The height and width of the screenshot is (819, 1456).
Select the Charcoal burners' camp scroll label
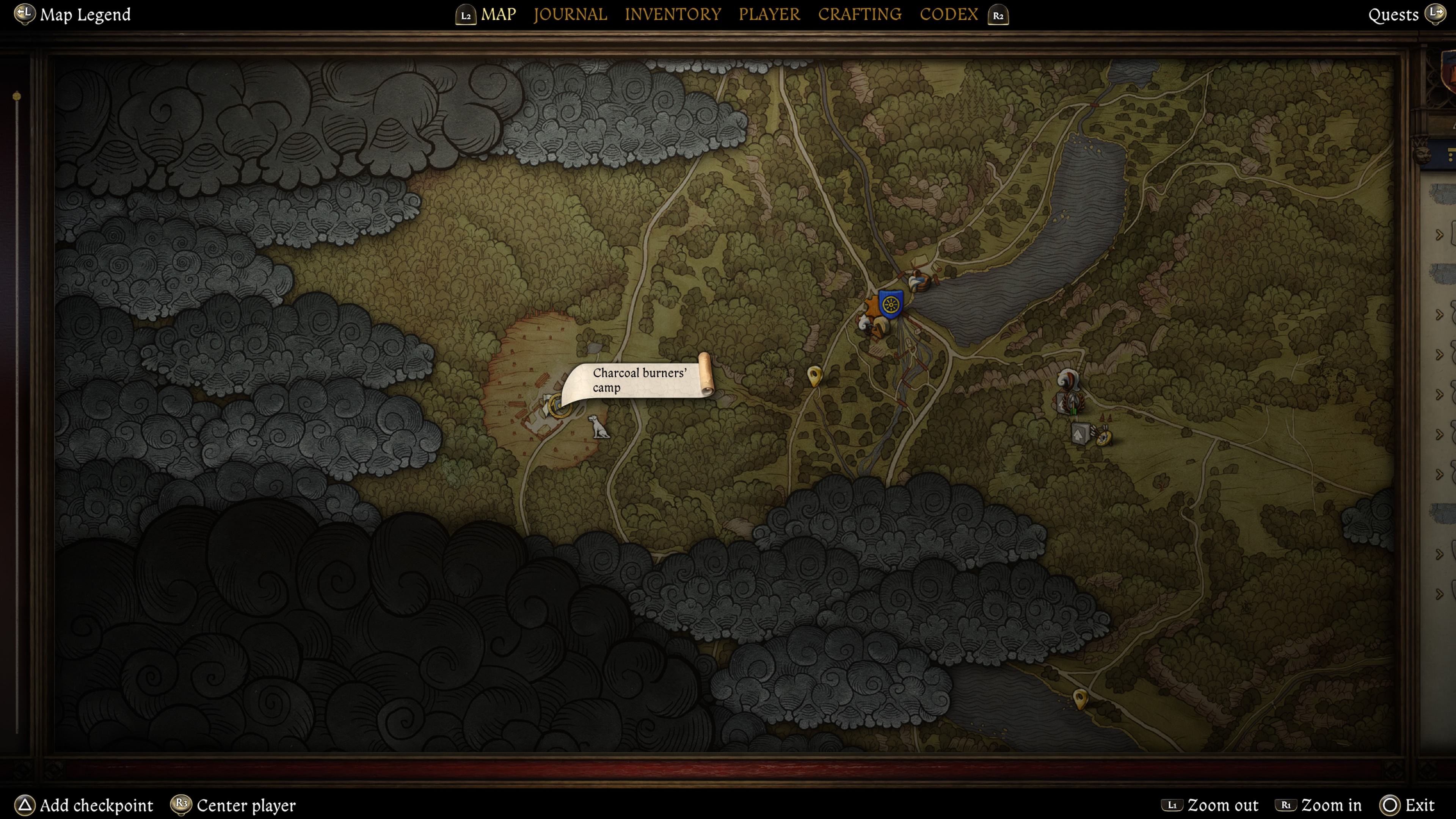(639, 380)
